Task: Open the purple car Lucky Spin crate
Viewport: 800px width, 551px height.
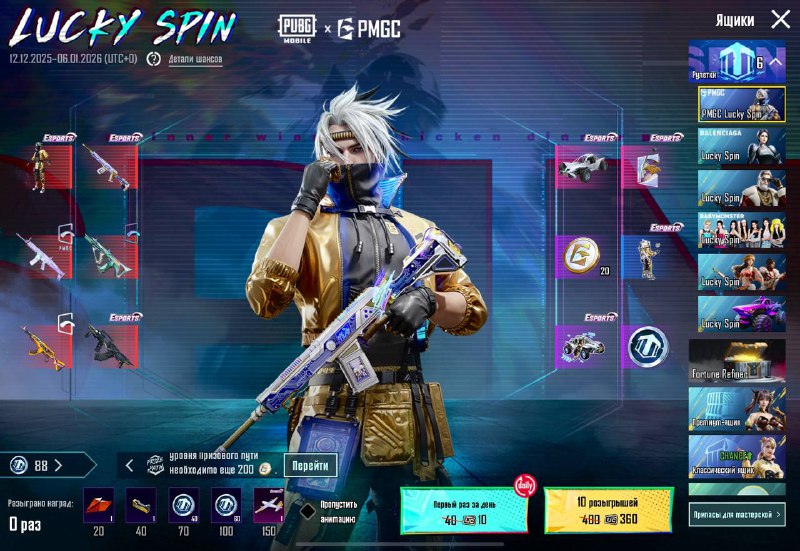Action: tap(741, 314)
